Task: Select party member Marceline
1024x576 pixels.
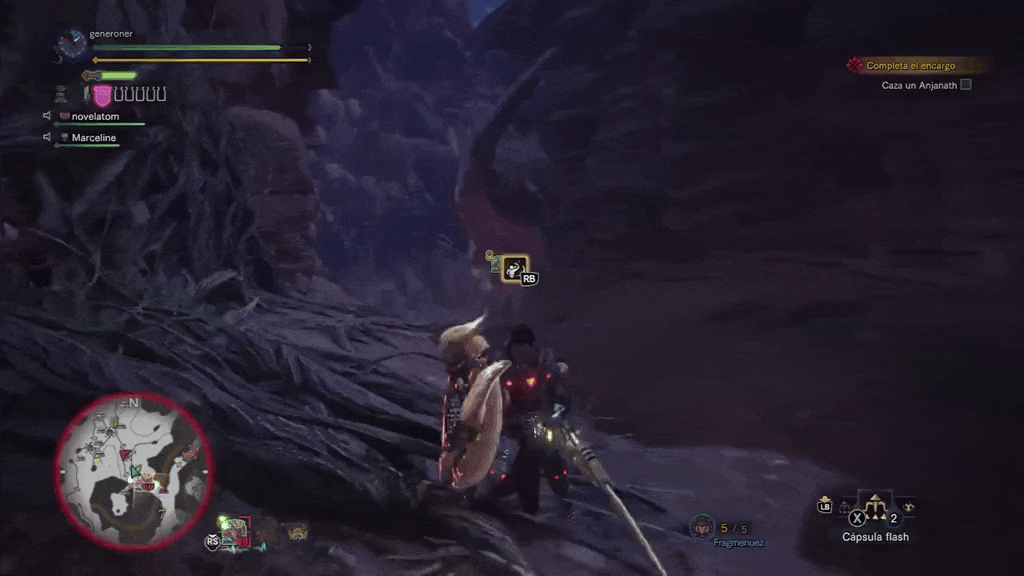Action: [93, 138]
